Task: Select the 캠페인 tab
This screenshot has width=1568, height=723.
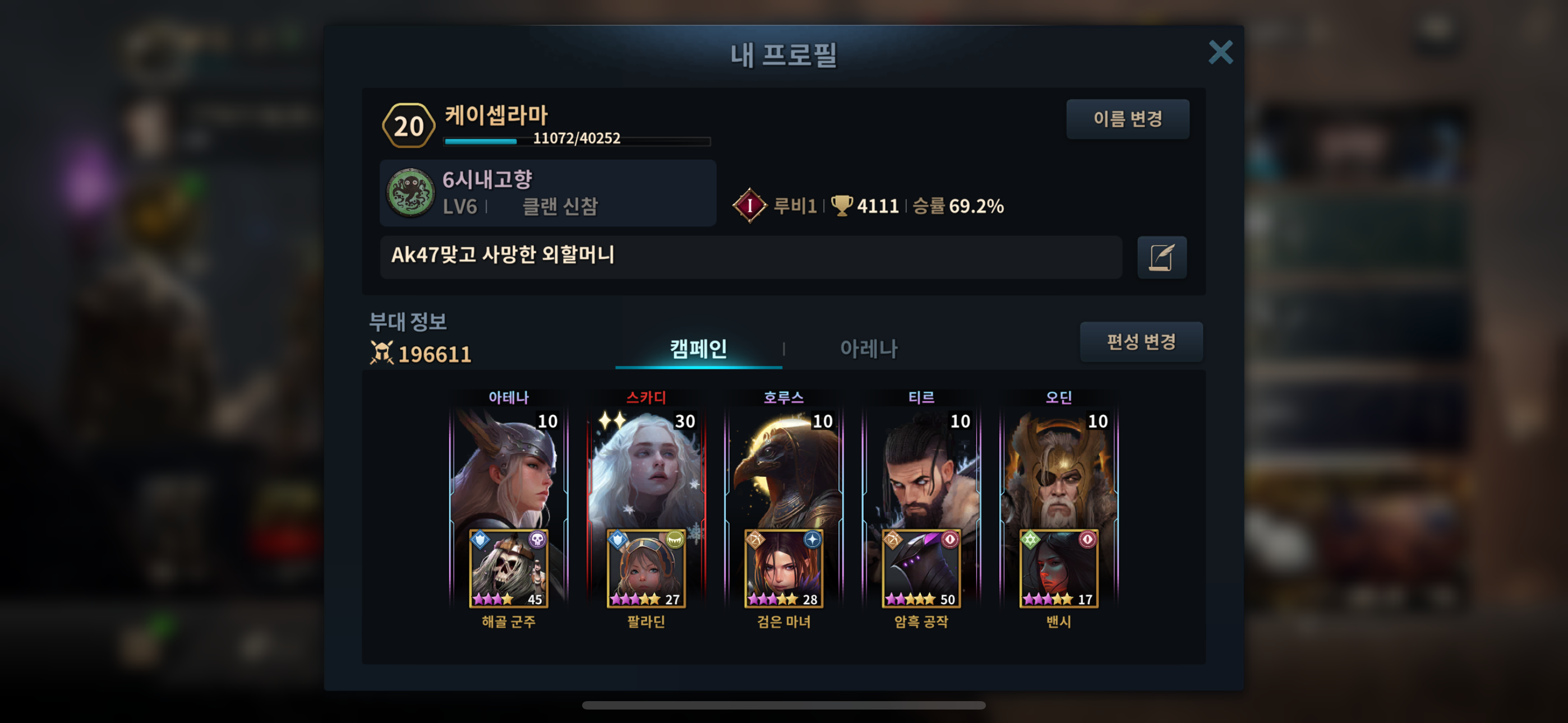Action: 698,349
